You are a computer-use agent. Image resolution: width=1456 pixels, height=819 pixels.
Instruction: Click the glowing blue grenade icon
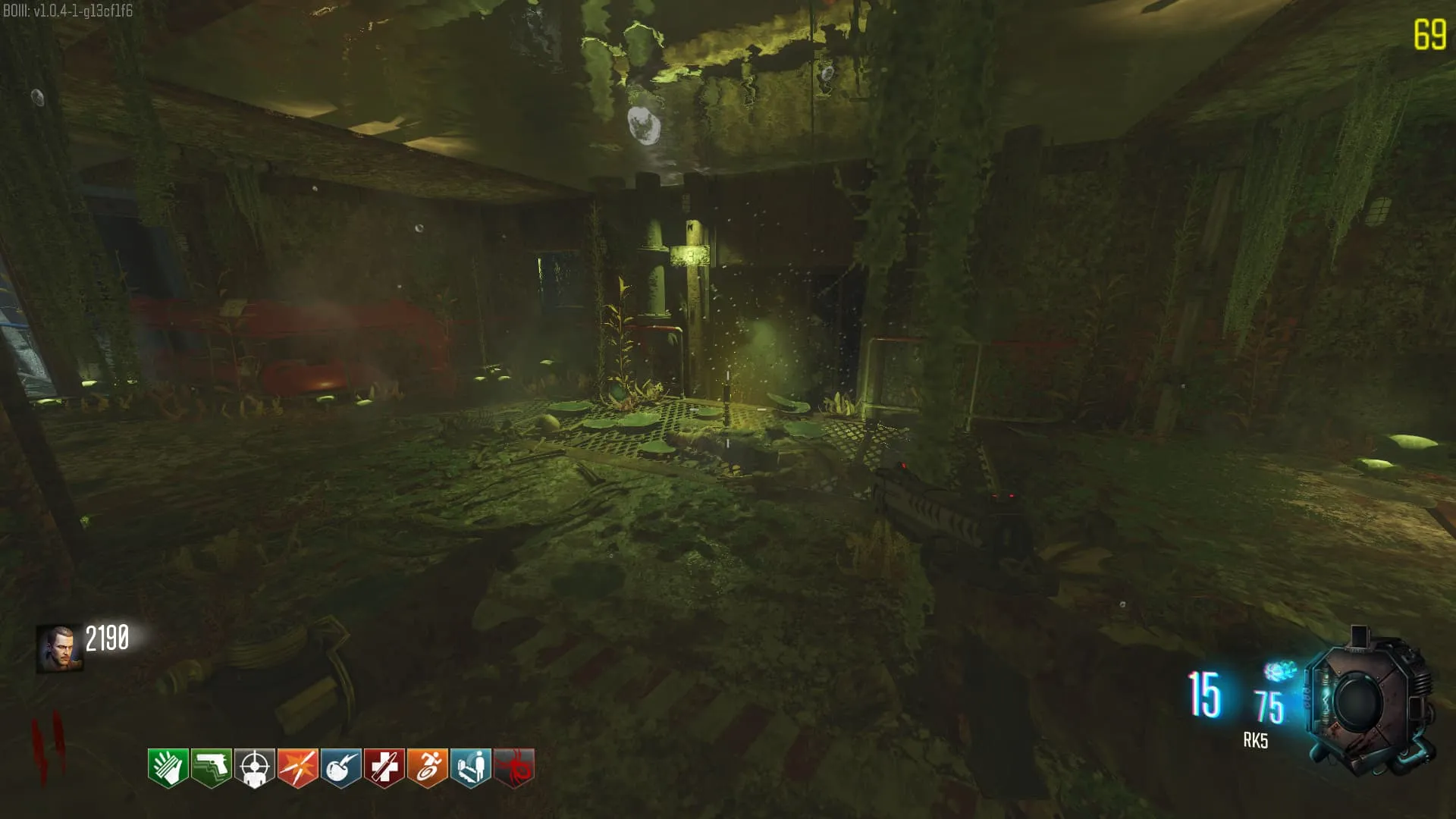1279,671
